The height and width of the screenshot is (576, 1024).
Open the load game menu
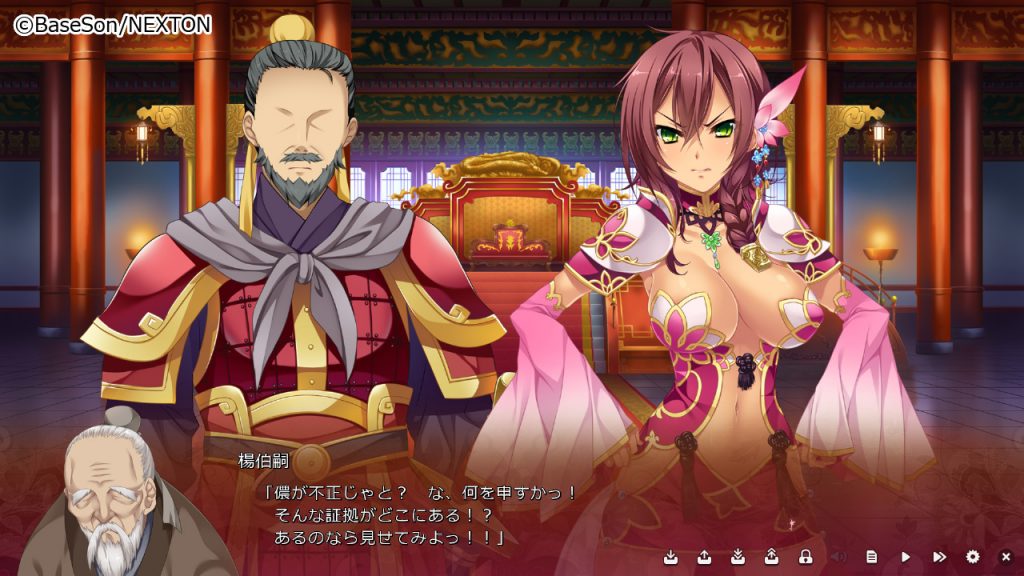[704, 556]
